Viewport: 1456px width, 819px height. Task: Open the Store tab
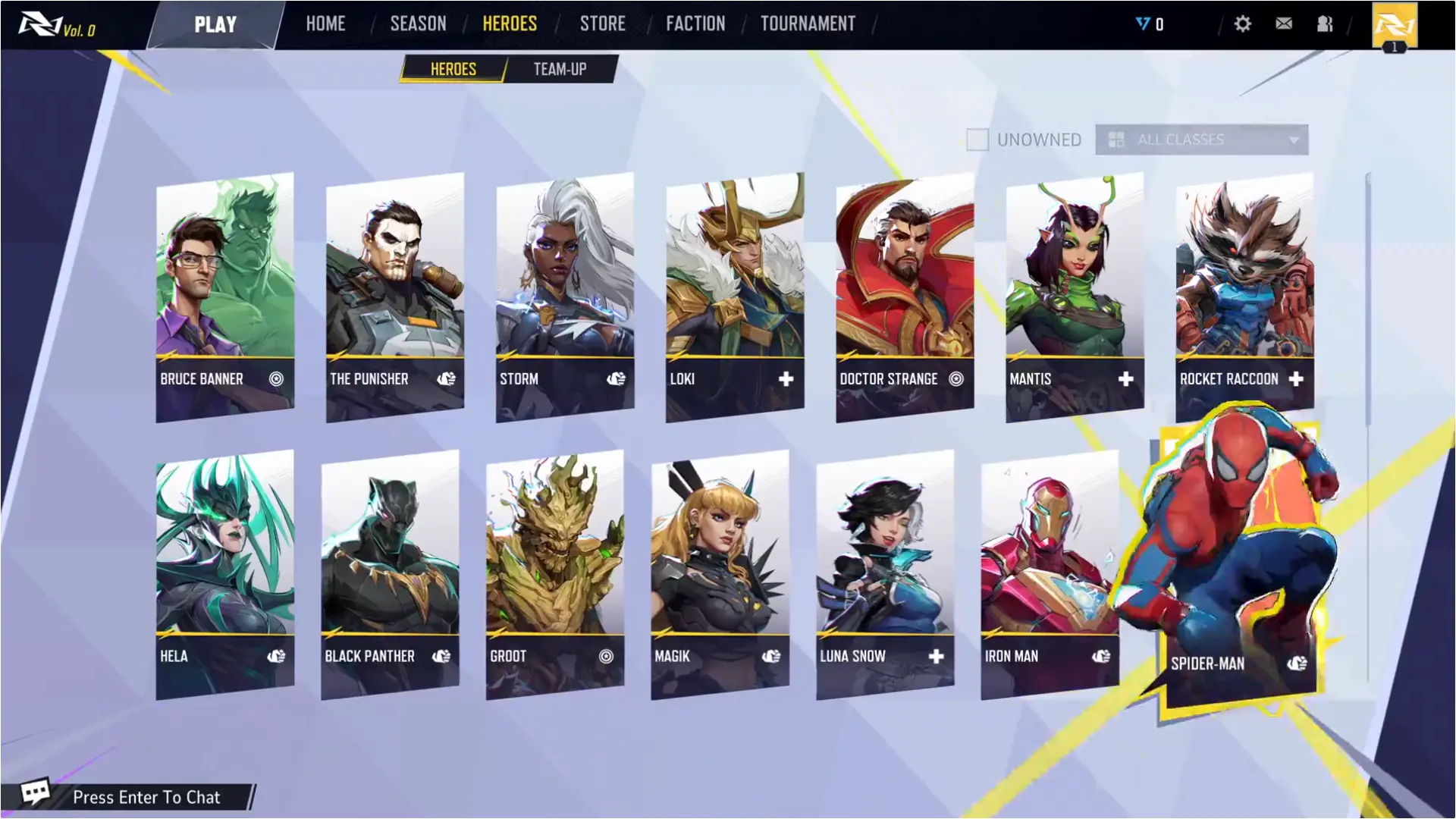coord(602,24)
